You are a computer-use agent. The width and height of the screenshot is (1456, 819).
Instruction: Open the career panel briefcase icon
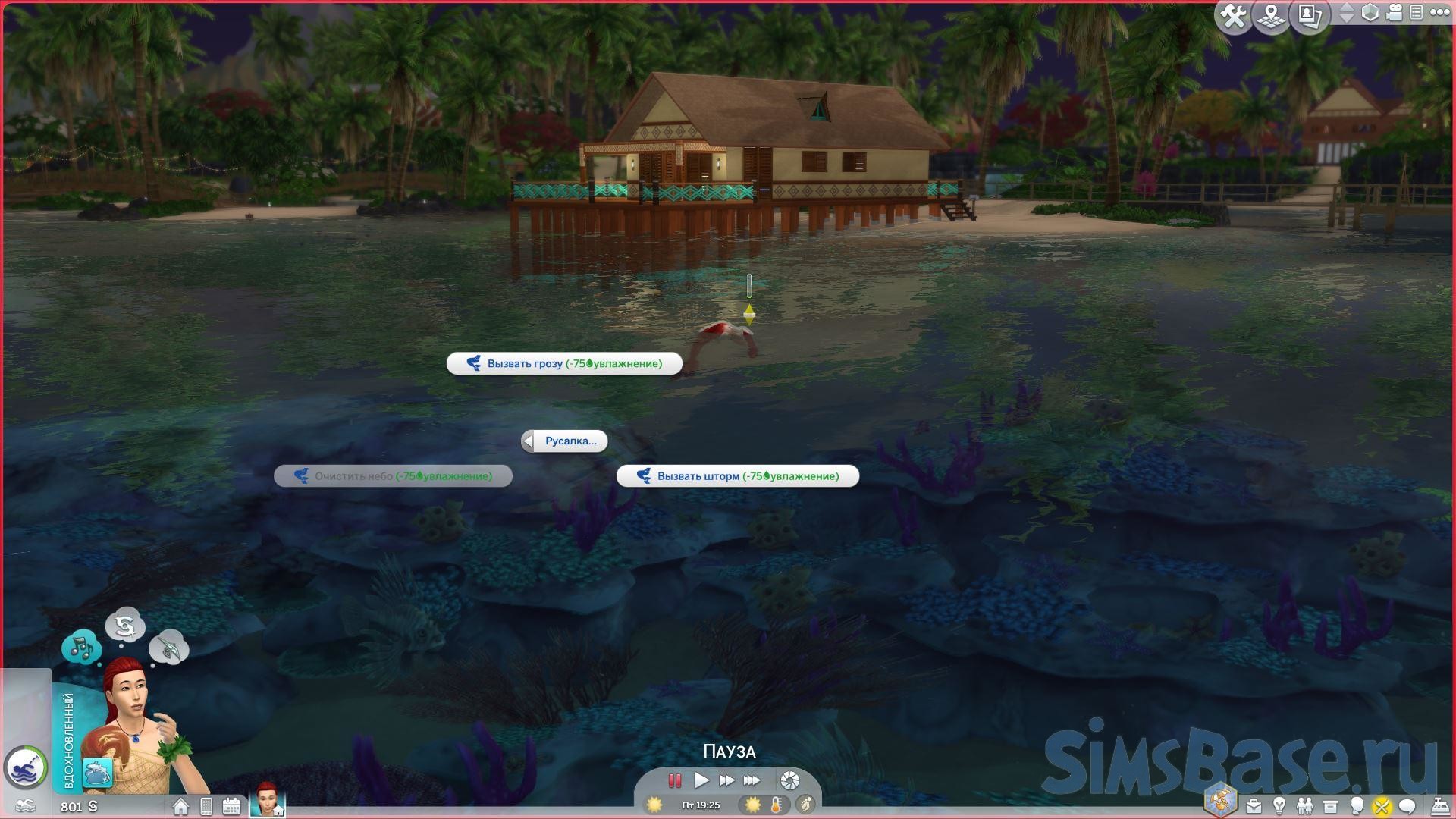point(1254,806)
